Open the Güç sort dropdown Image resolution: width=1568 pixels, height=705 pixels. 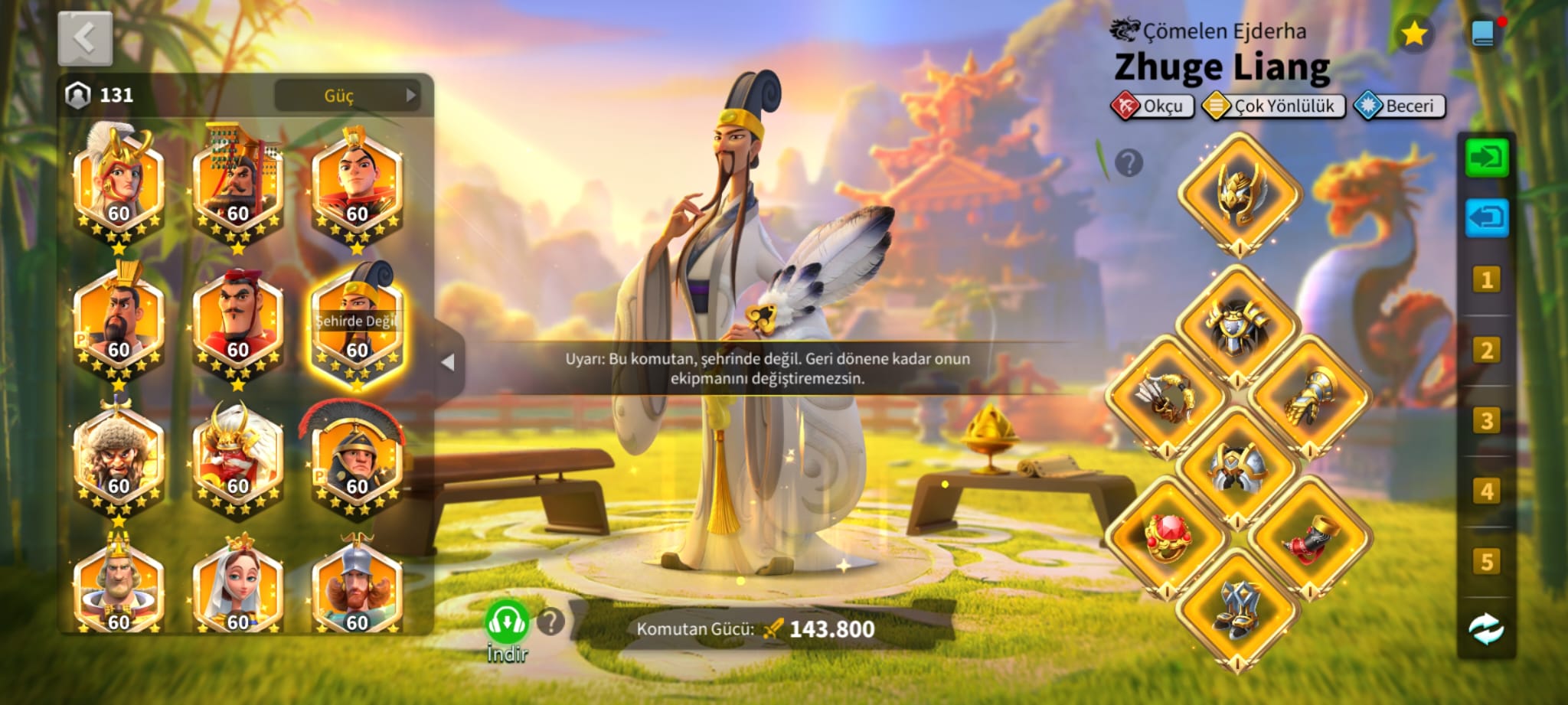coord(347,96)
